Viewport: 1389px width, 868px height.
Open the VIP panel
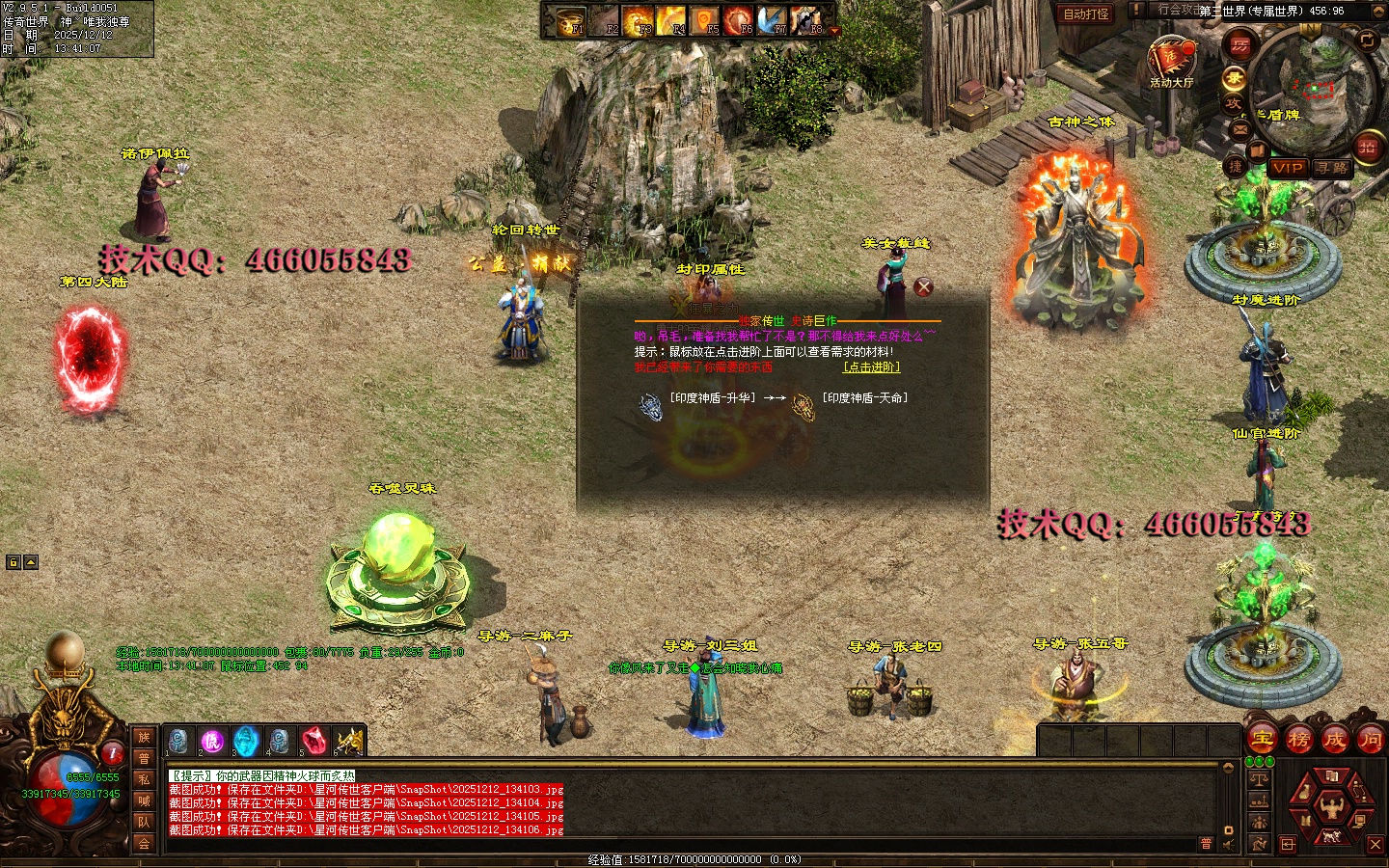click(1288, 168)
